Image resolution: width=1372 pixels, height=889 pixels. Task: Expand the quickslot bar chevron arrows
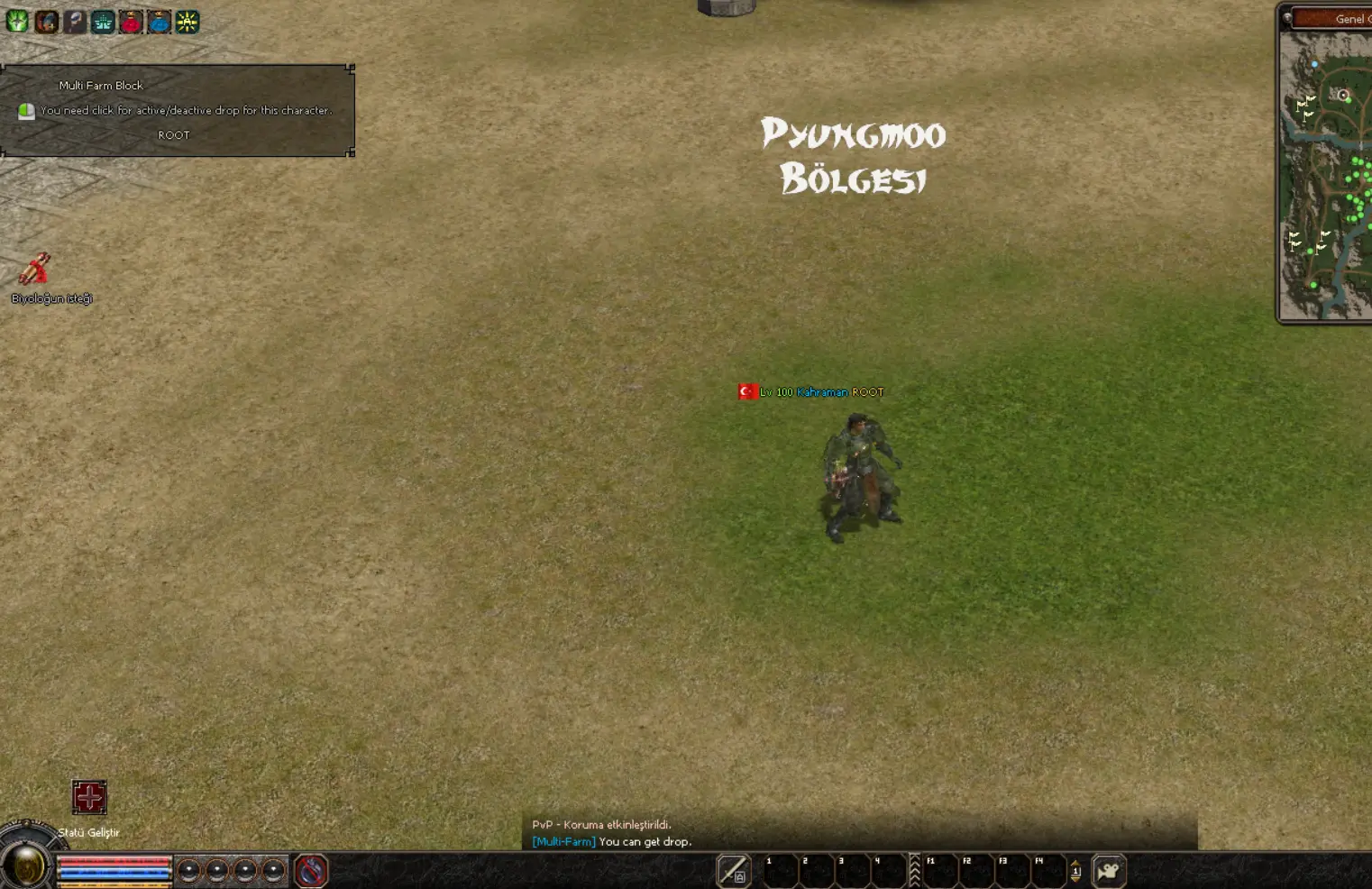pos(914,870)
